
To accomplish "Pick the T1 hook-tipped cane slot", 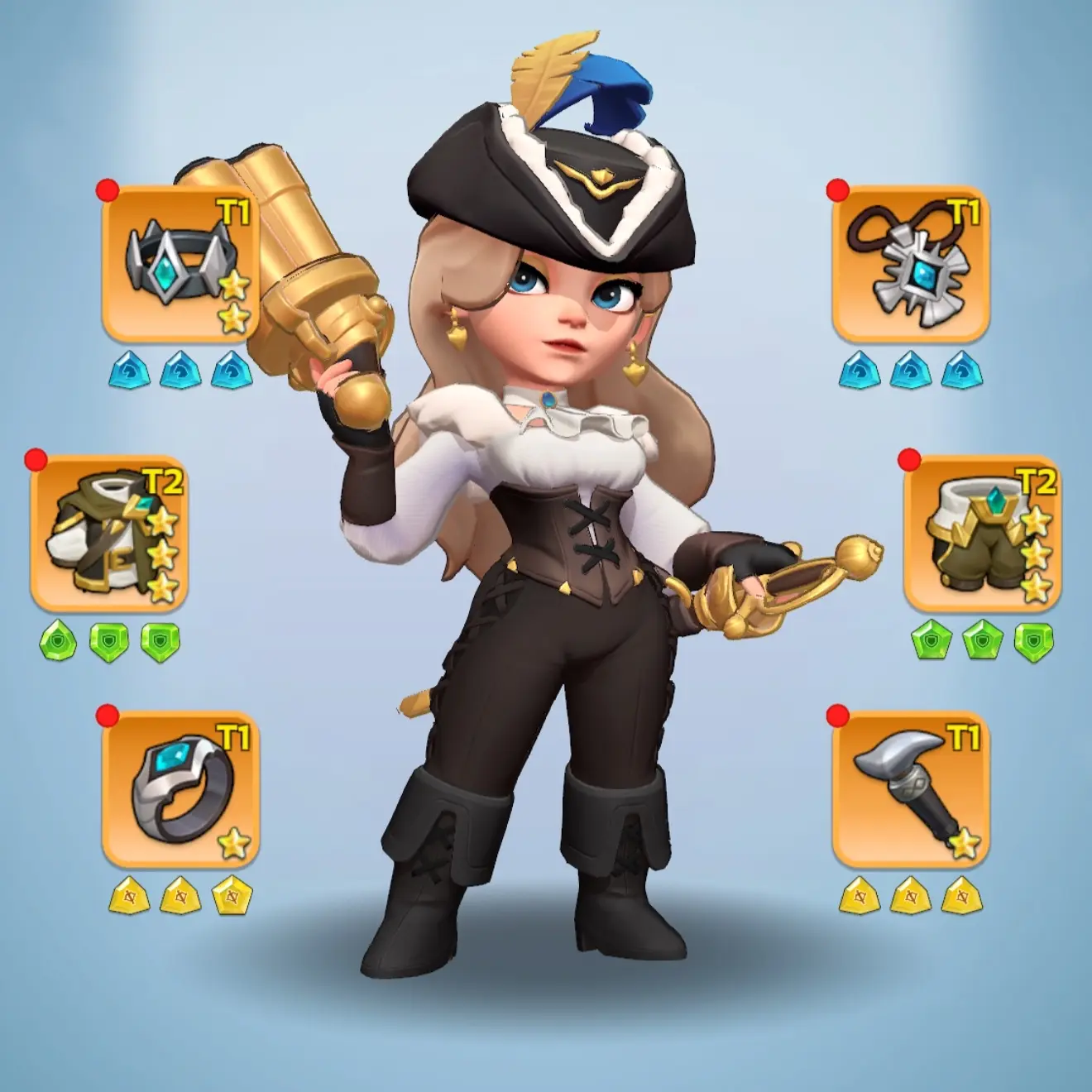I will [910, 789].
